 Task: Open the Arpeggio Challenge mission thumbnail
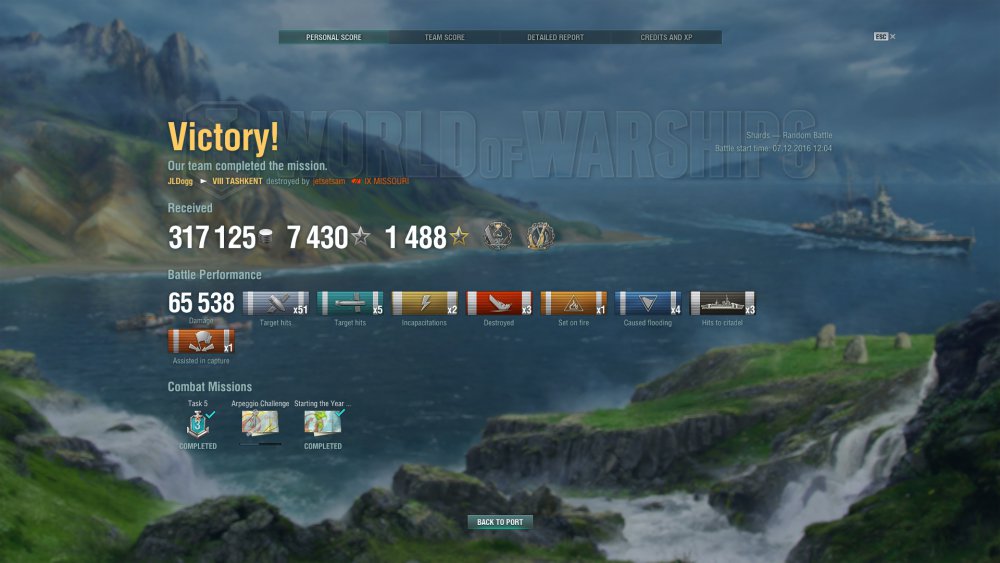coord(260,424)
